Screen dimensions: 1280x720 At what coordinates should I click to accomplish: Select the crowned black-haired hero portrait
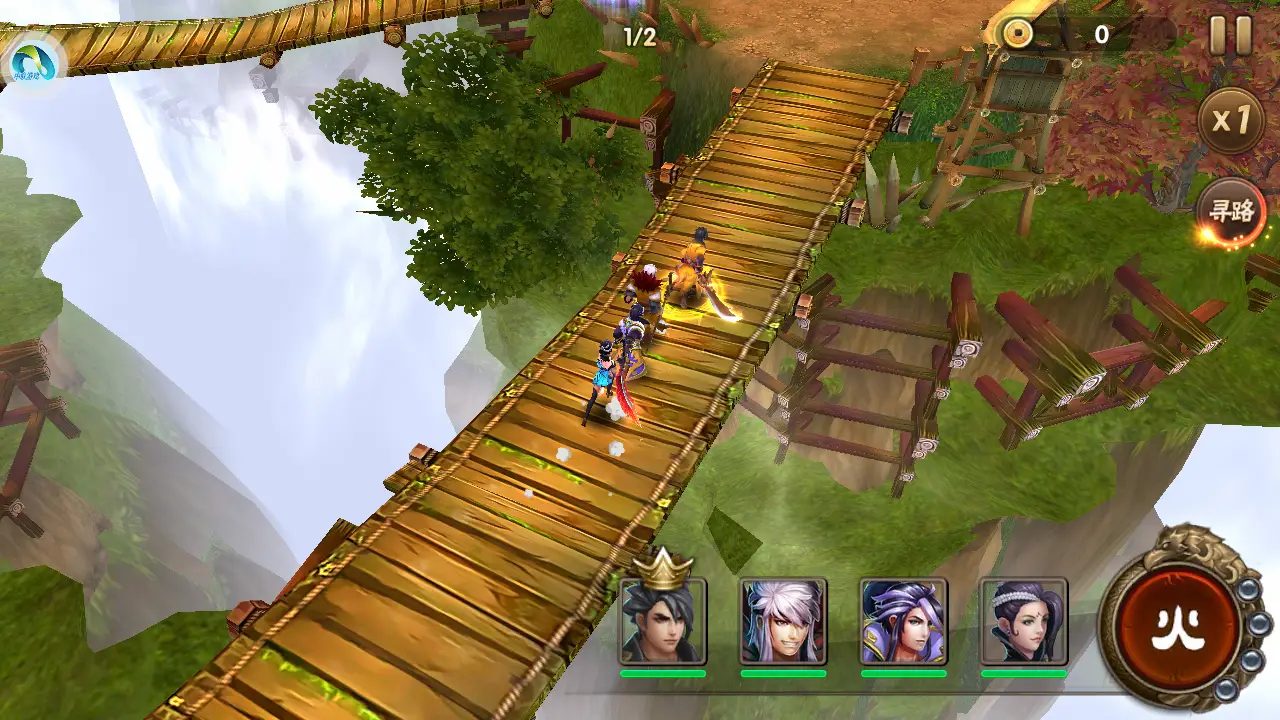coord(663,622)
